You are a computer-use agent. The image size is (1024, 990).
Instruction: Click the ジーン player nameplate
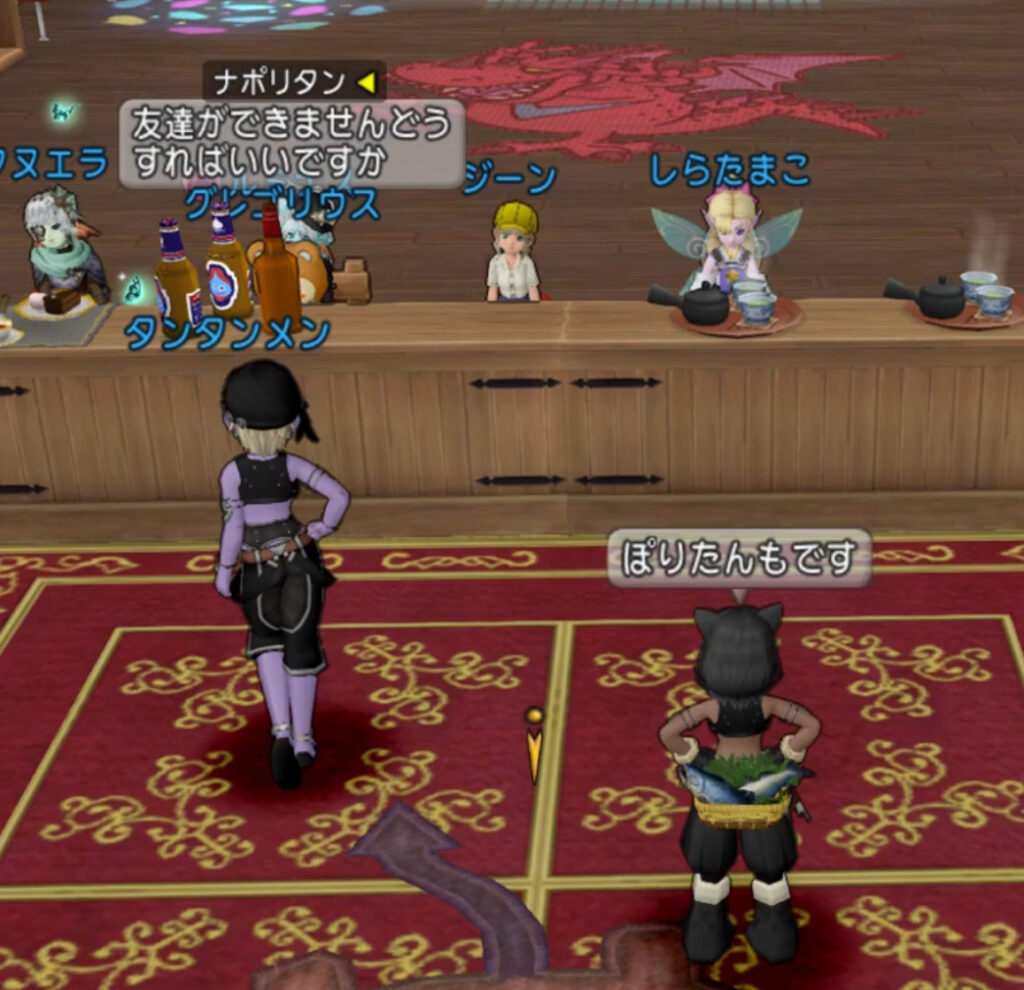(511, 179)
